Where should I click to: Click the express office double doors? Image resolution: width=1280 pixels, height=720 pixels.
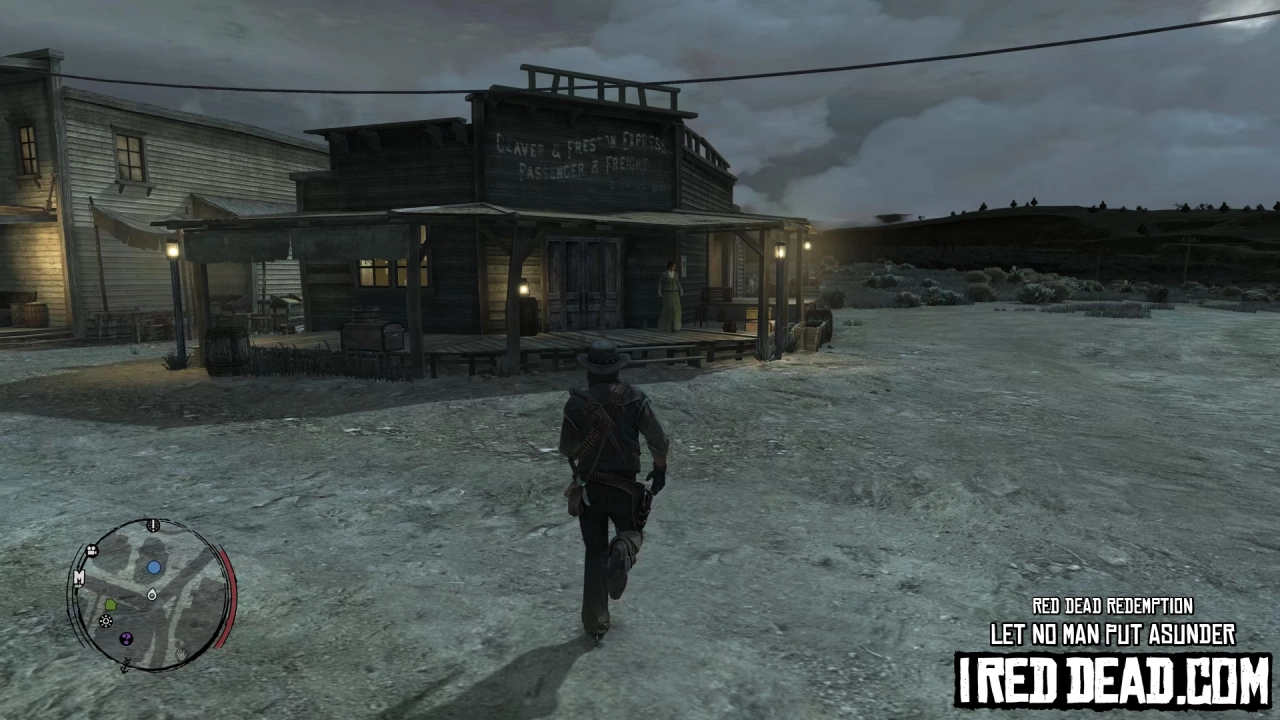[x=580, y=280]
